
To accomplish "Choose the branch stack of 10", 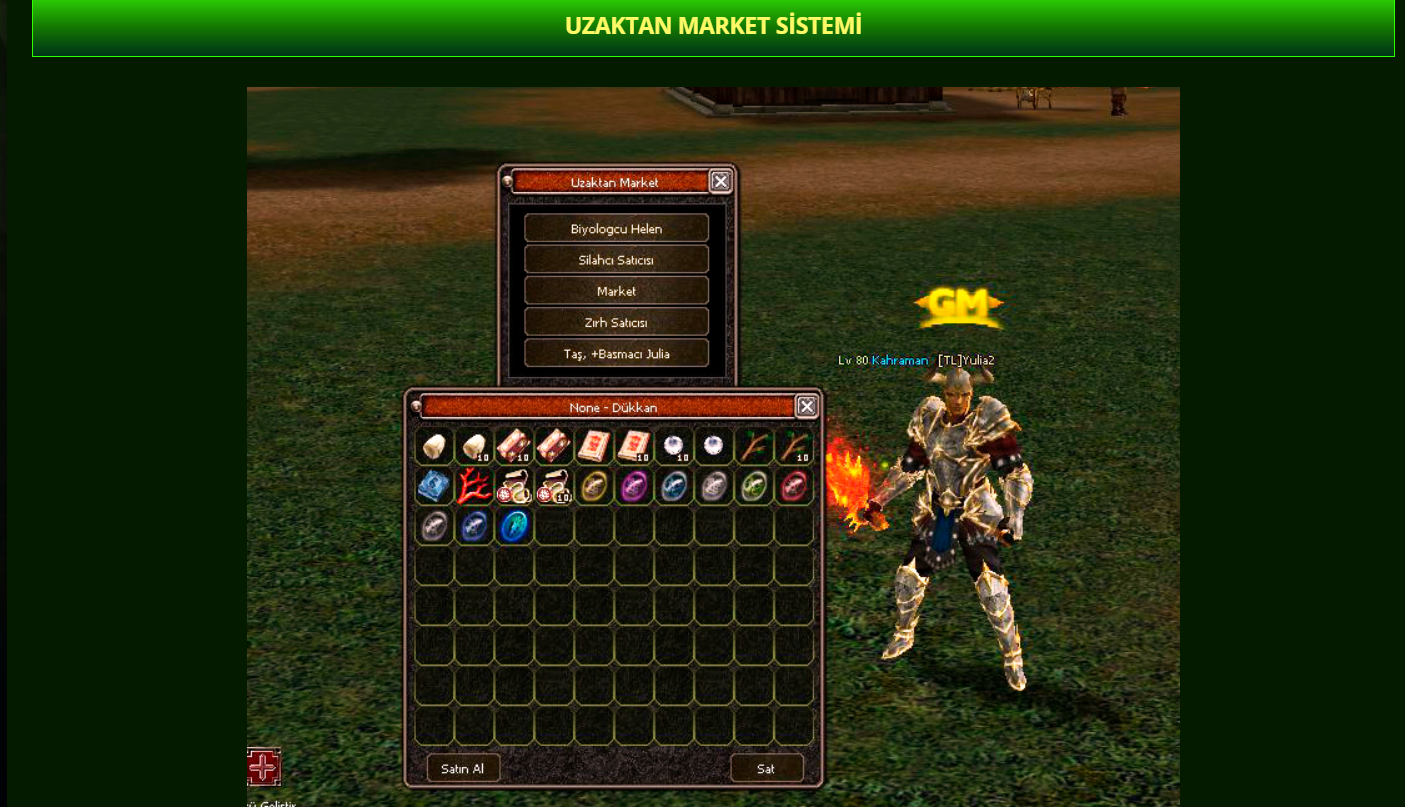I will [x=794, y=447].
